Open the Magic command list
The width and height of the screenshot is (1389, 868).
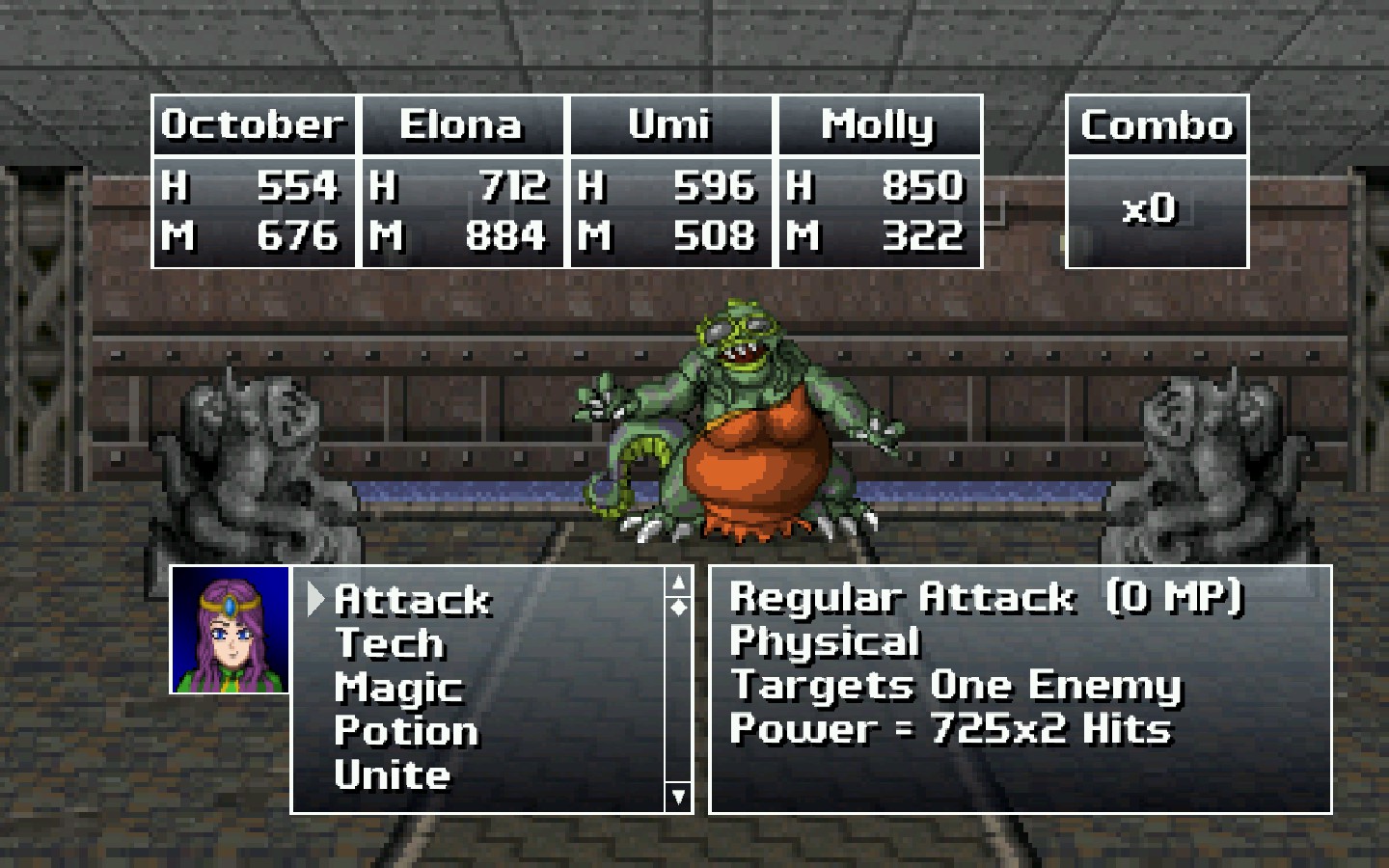(x=398, y=688)
